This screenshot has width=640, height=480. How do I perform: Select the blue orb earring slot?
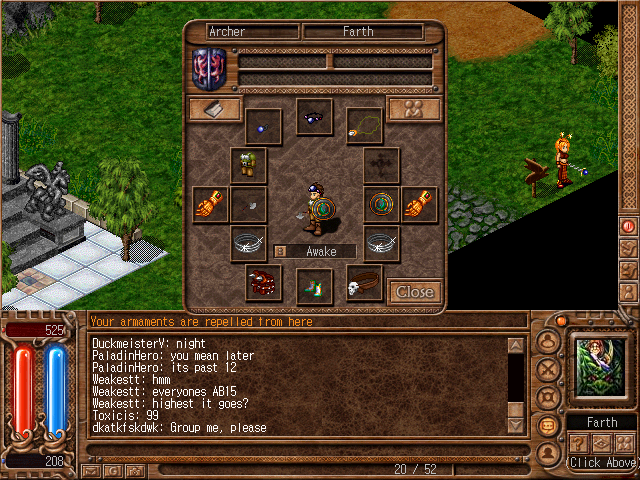pos(263,127)
